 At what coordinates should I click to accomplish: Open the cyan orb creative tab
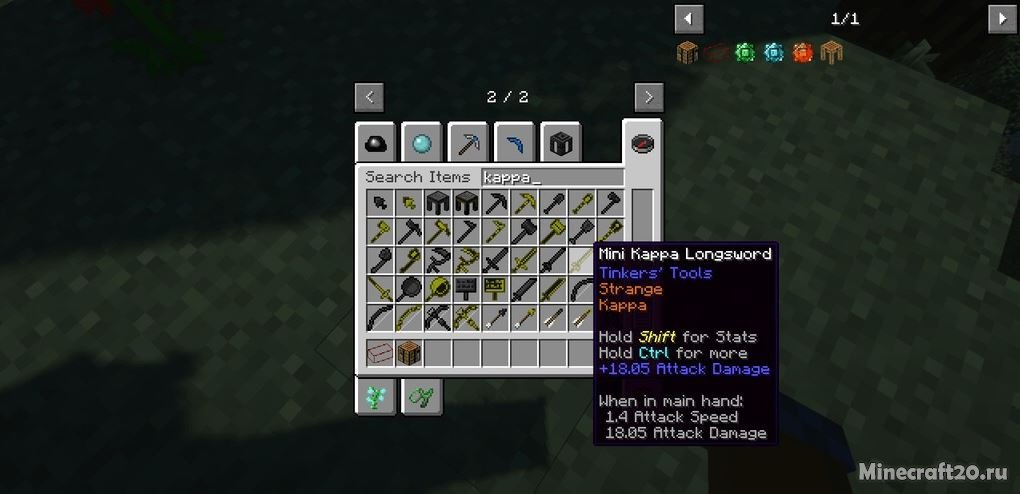[x=421, y=144]
